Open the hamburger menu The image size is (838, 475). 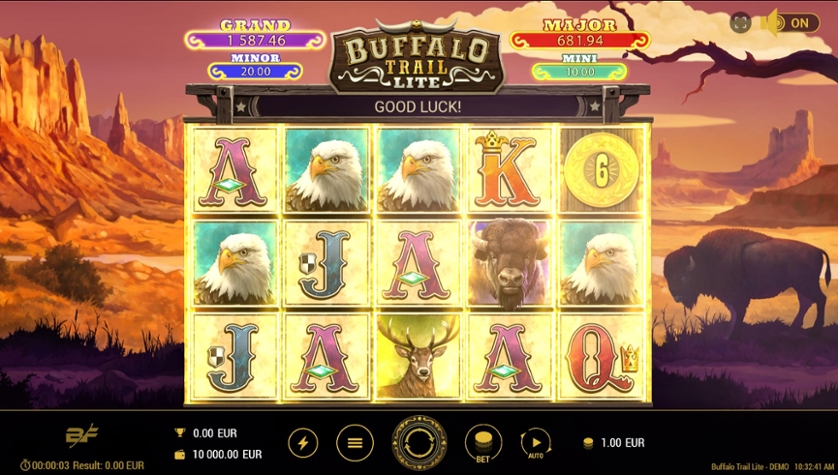click(353, 442)
